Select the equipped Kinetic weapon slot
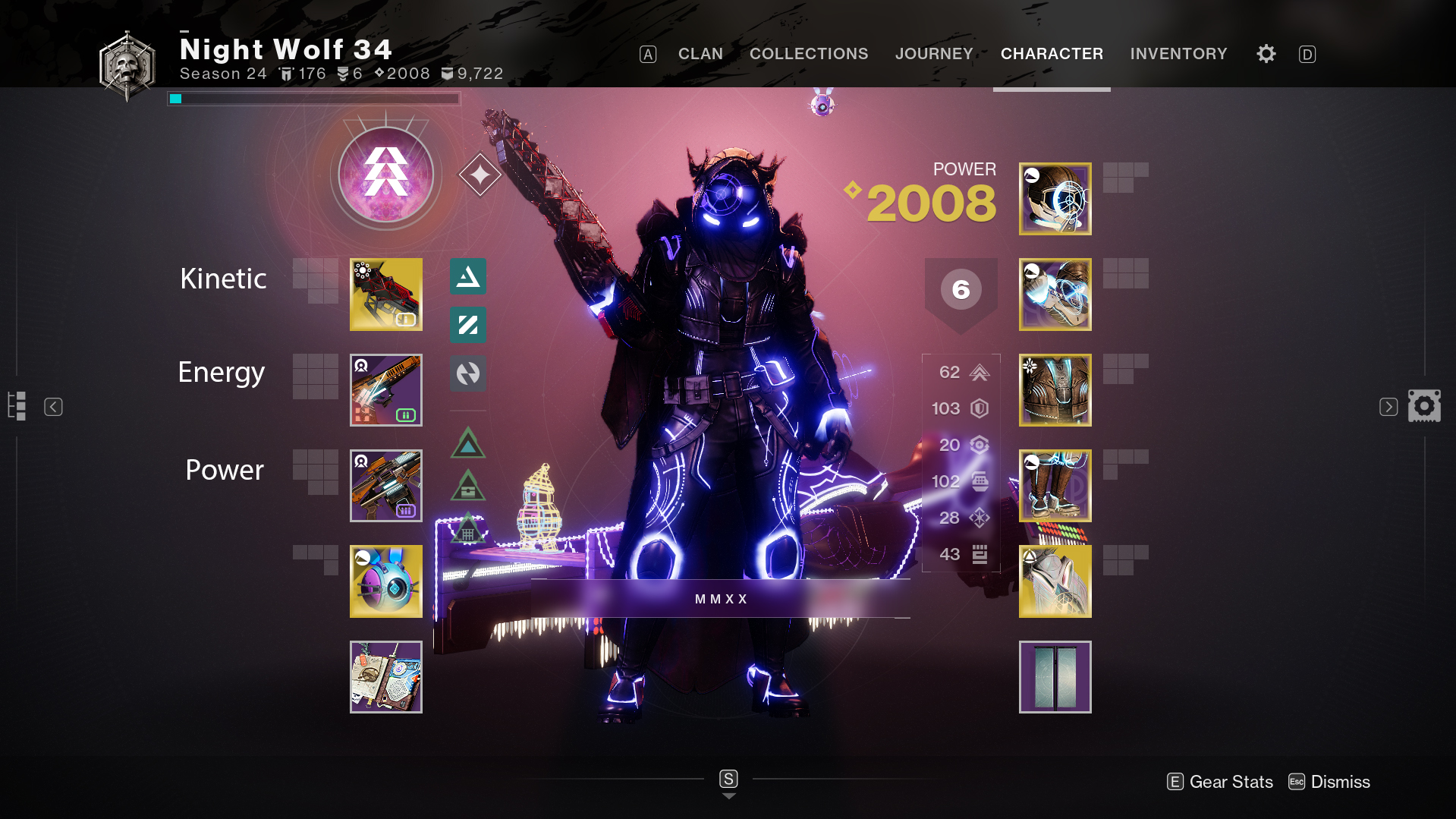This screenshot has width=1456, height=819. coord(385,295)
